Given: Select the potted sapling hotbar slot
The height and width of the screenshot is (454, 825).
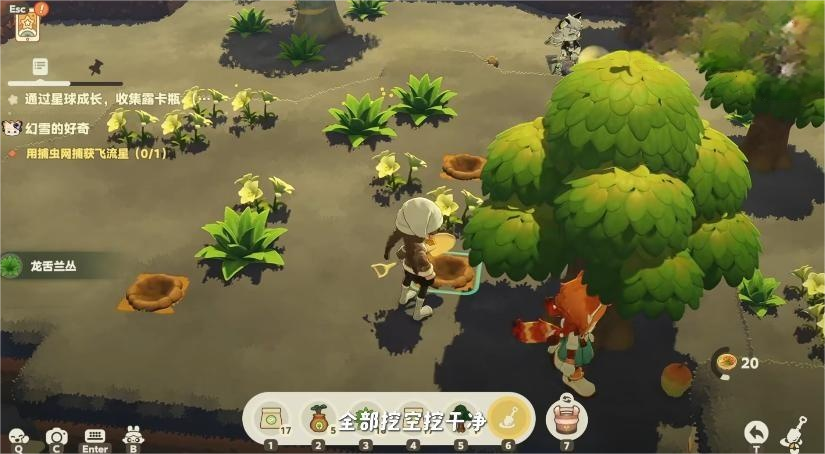Looking at the screenshot, I should 318,418.
